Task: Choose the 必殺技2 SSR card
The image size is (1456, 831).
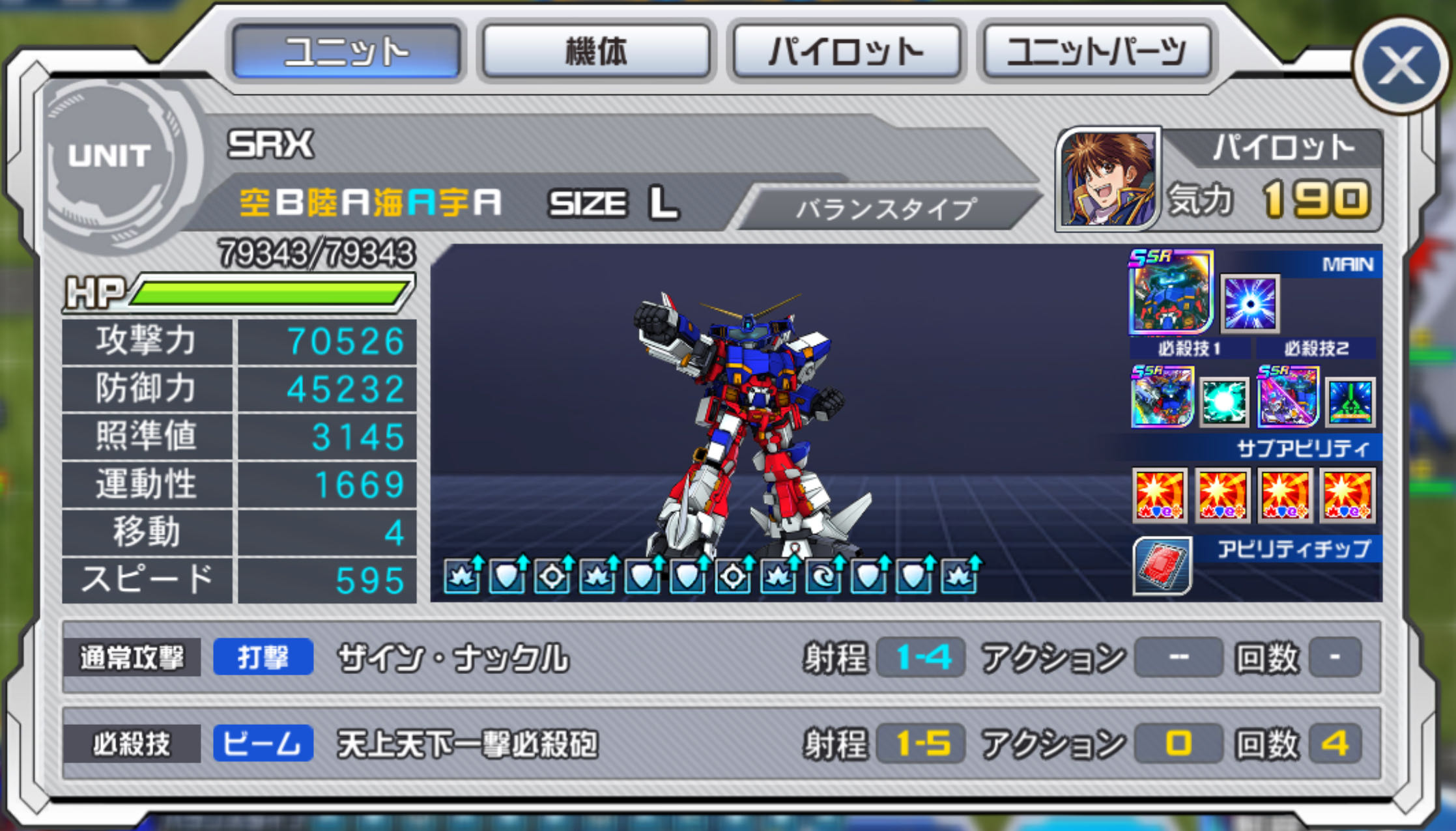Action: pyautogui.click(x=1288, y=397)
